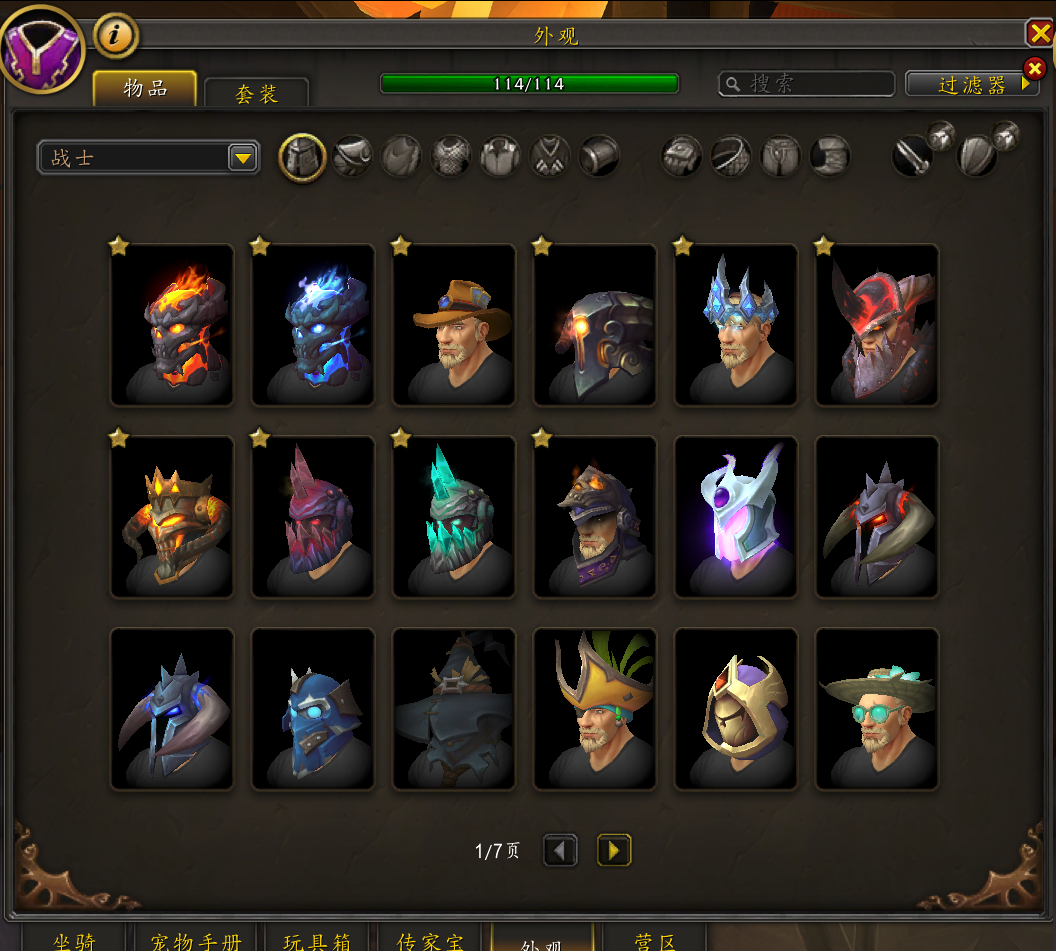Click the 搜索 search box

pyautogui.click(x=806, y=84)
